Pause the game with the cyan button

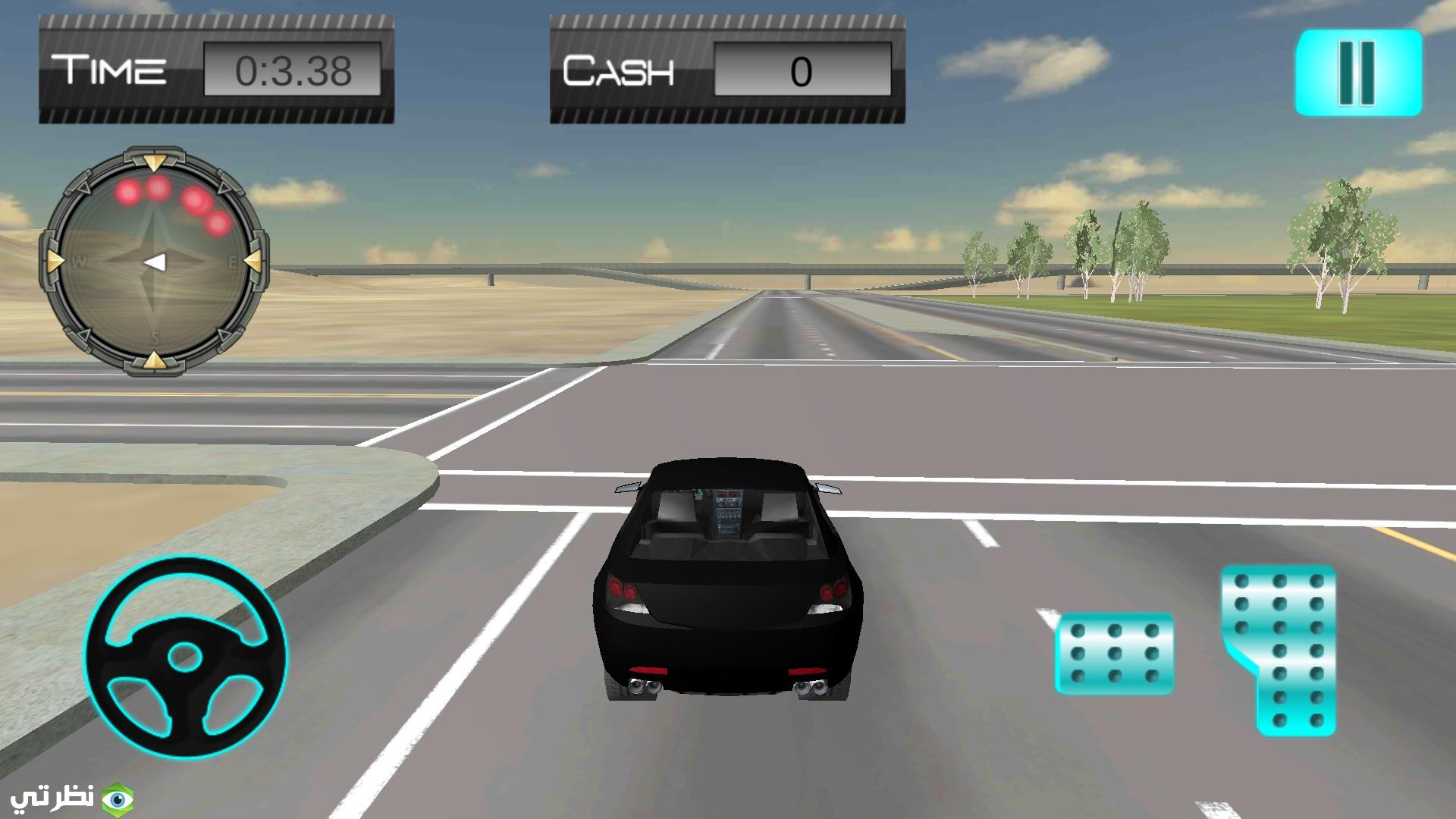coord(1357,73)
